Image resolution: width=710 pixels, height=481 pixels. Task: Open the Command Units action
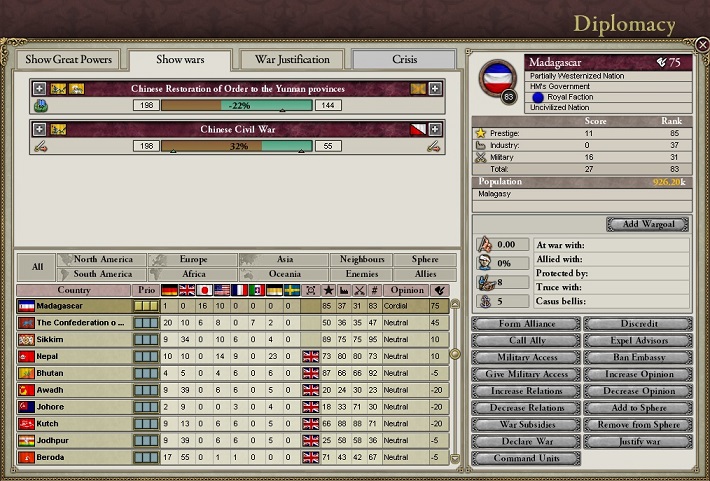pos(524,458)
